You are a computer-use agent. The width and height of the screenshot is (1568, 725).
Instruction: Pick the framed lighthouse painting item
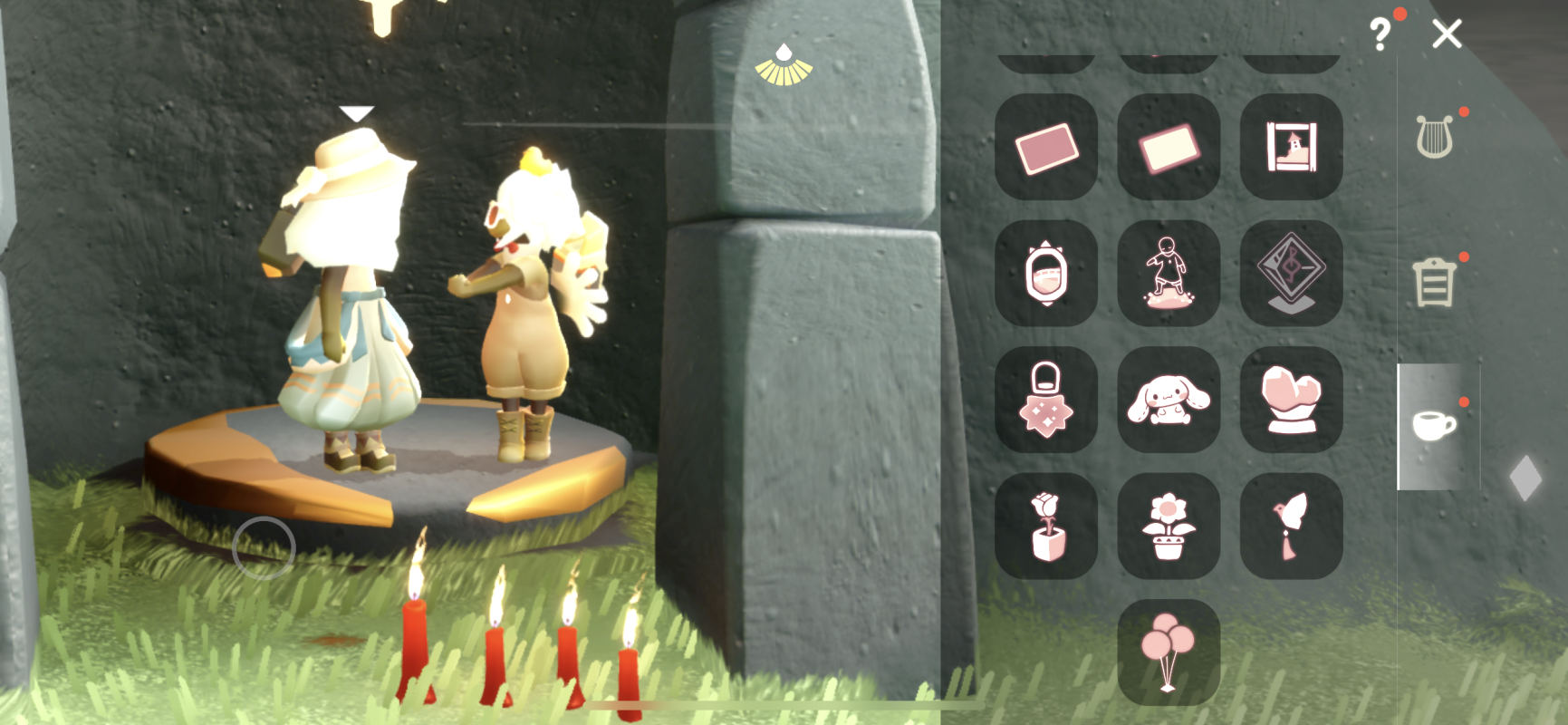coord(1291,147)
